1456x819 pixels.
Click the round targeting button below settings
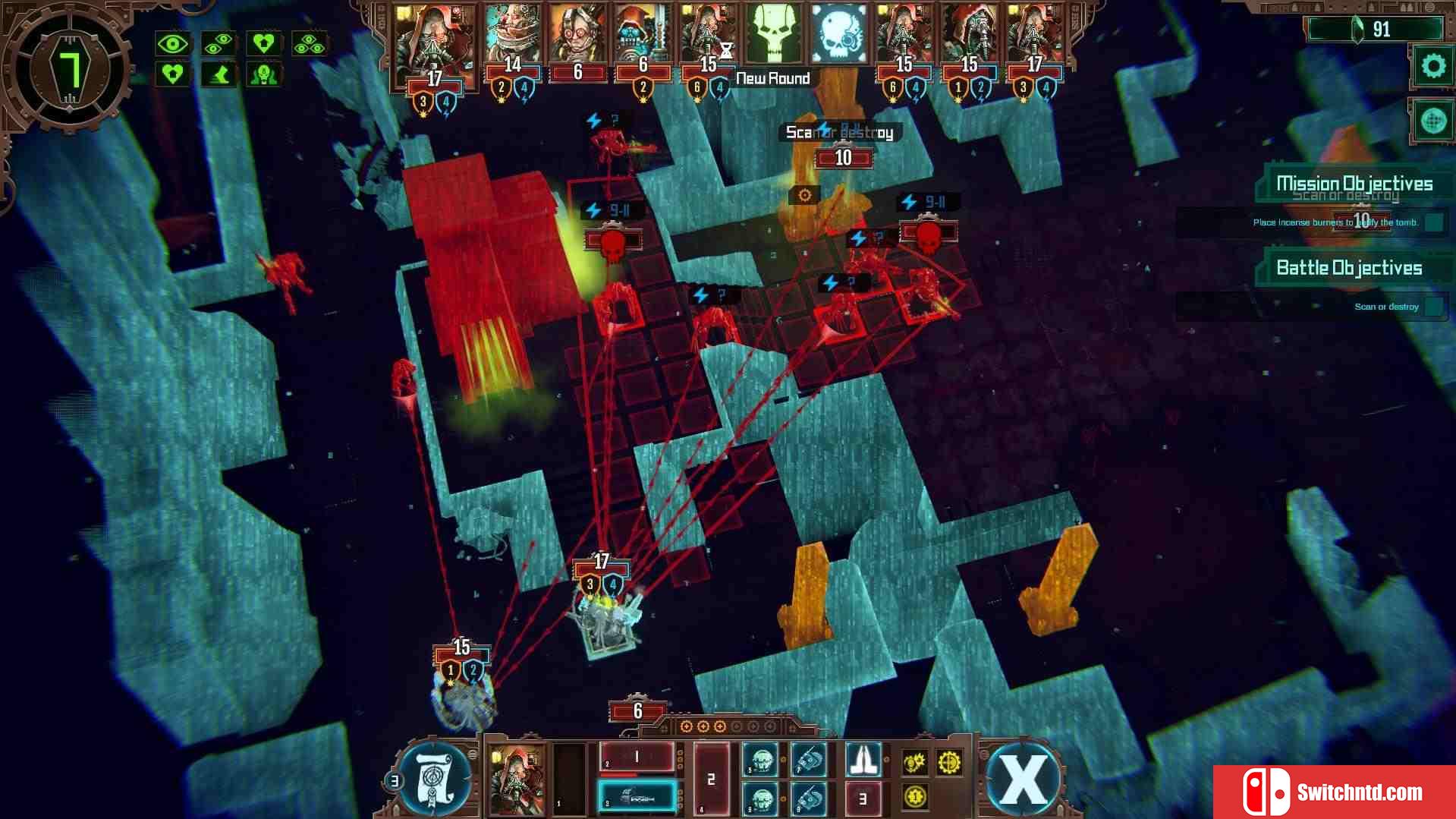pos(1432,121)
